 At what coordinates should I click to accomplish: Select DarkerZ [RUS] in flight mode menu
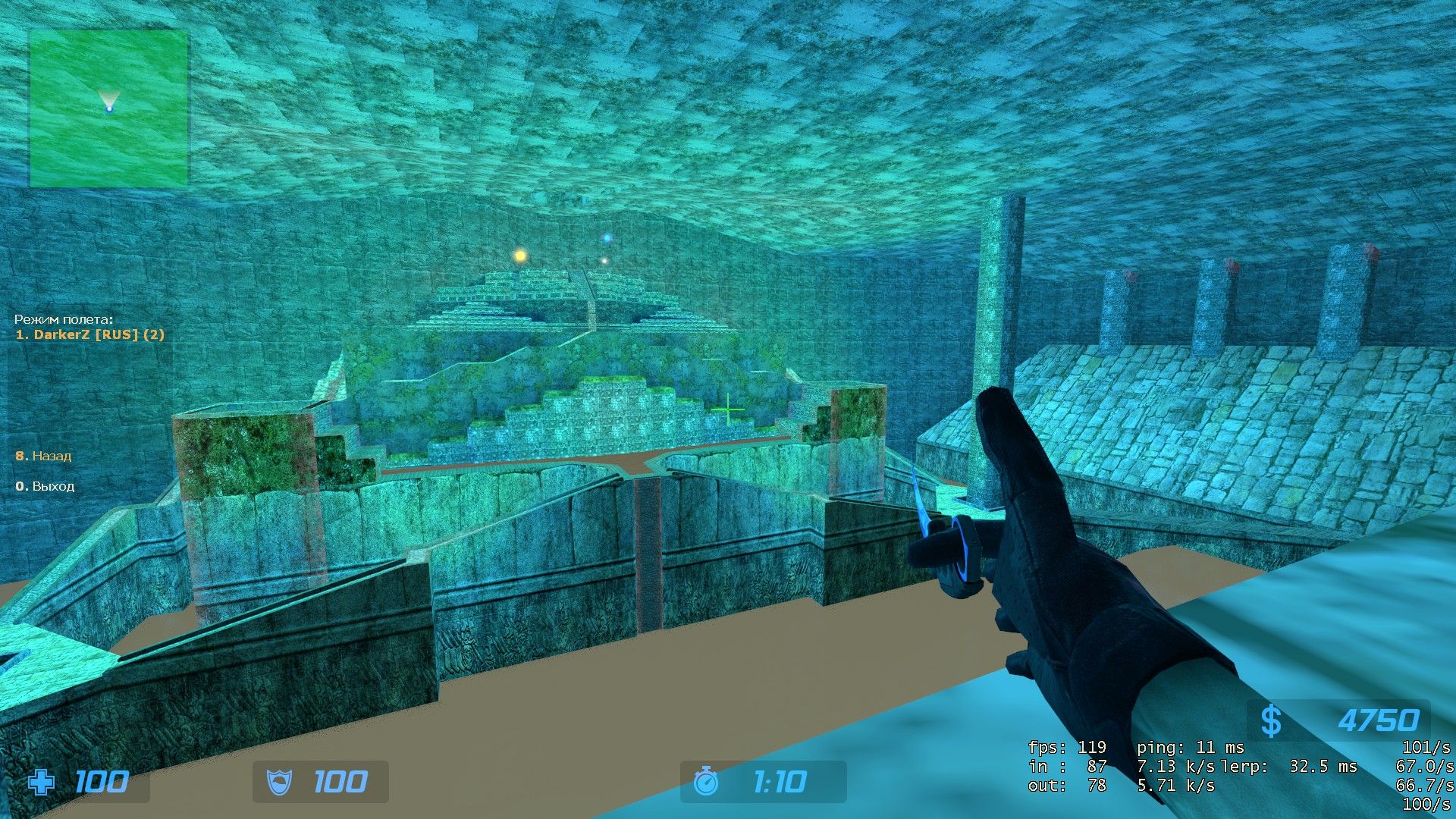tap(90, 334)
